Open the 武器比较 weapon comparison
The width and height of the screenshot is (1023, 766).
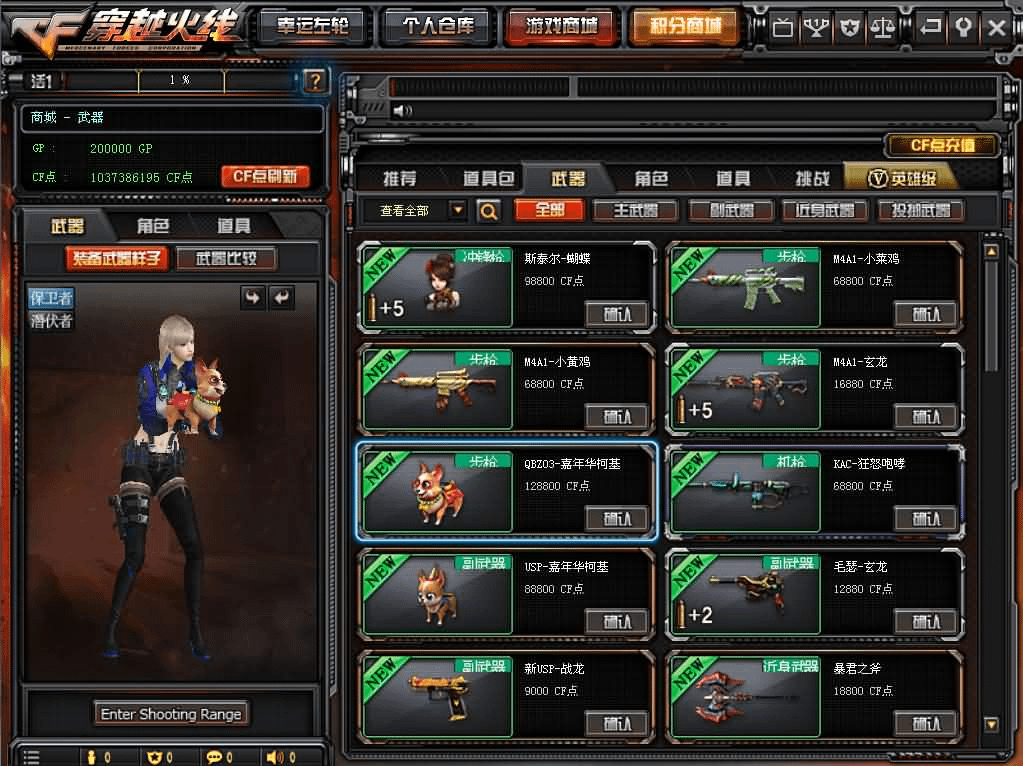coord(226,259)
